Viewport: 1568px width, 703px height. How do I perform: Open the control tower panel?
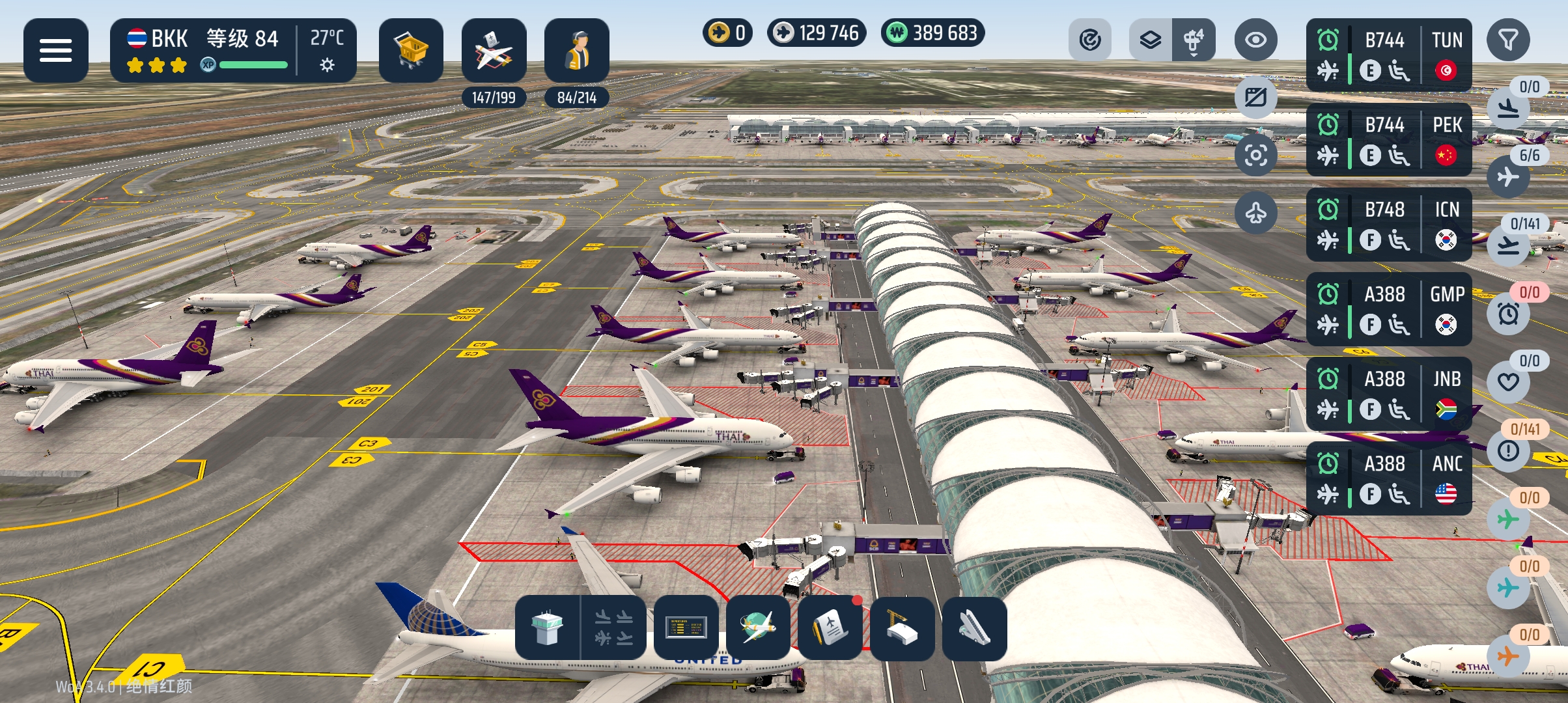(x=547, y=627)
